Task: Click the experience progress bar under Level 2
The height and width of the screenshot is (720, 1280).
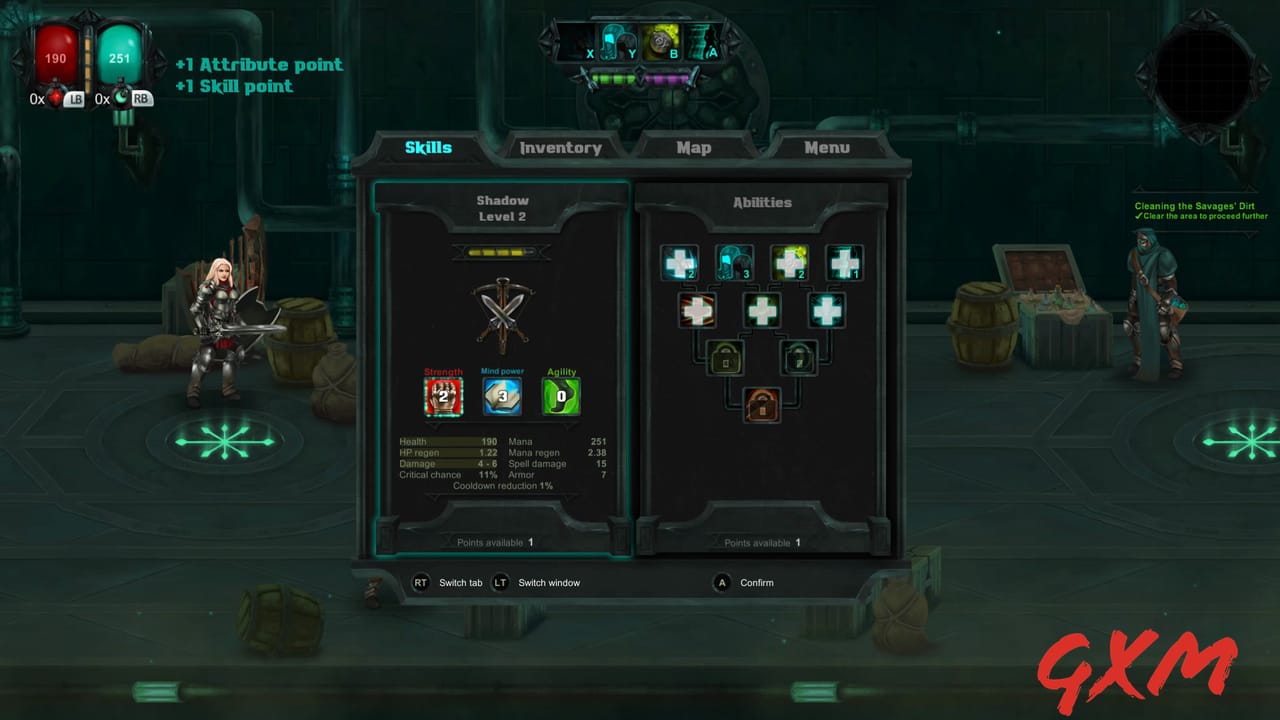Action: pos(502,251)
